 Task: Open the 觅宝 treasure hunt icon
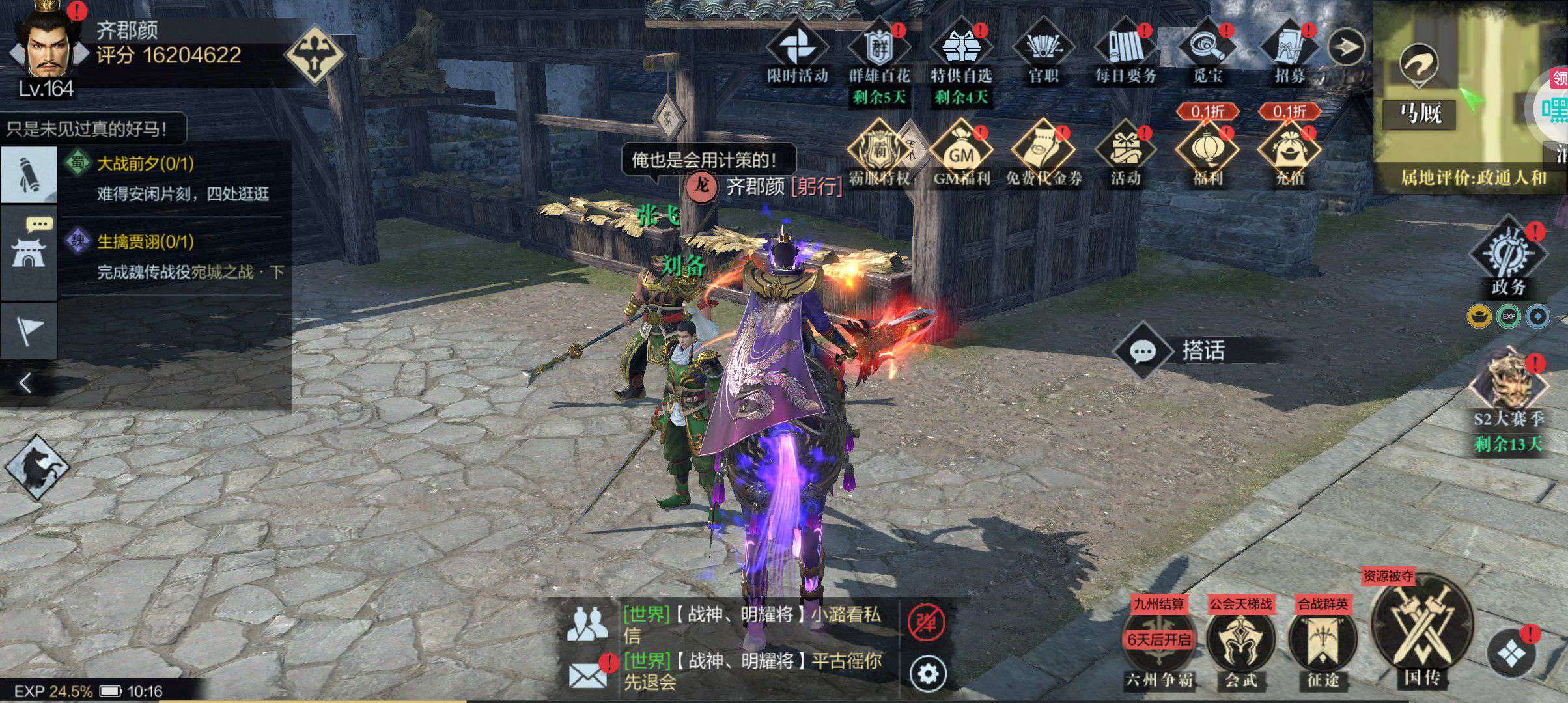pyautogui.click(x=1207, y=49)
